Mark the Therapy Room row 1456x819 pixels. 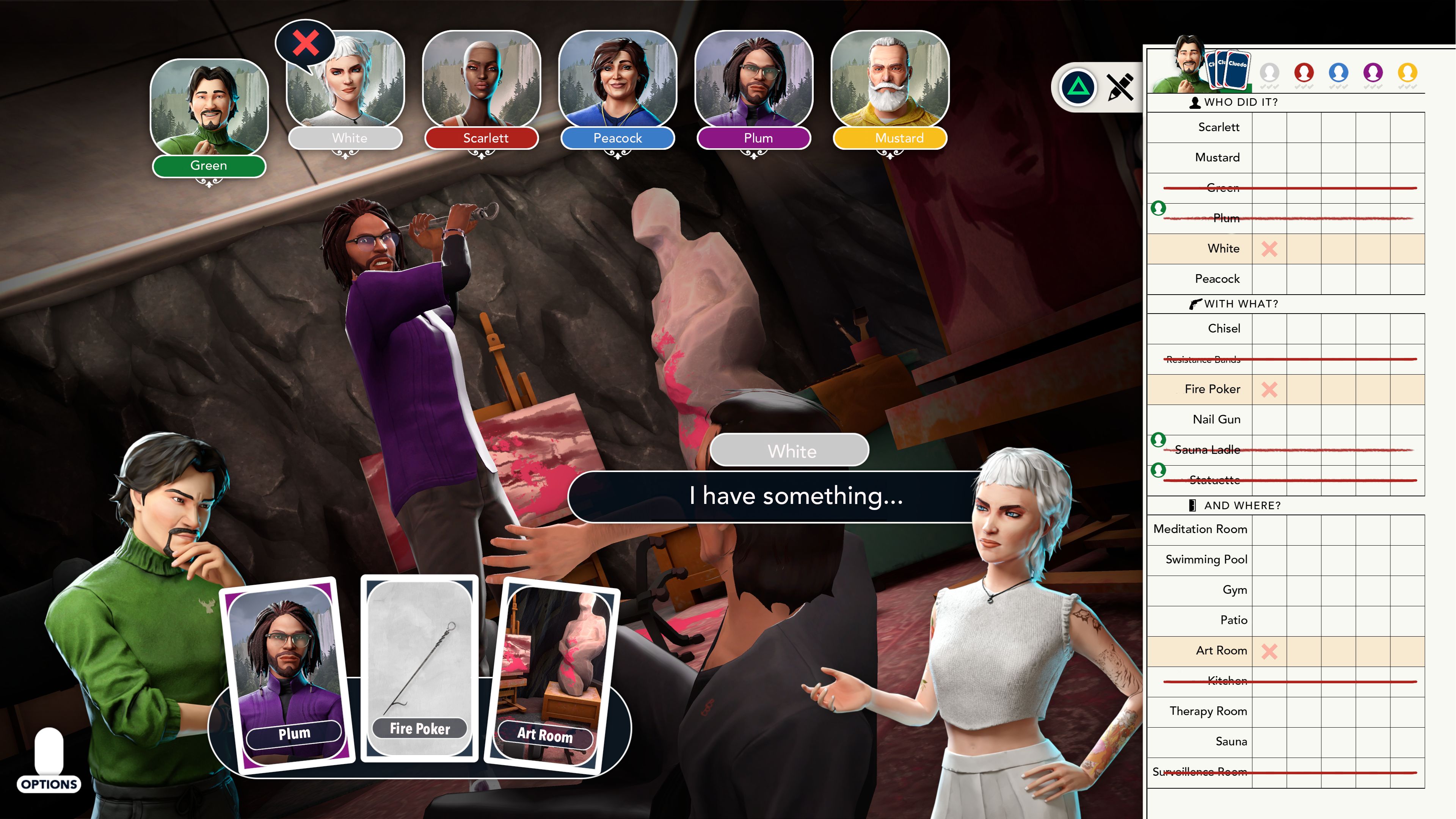tap(1208, 711)
